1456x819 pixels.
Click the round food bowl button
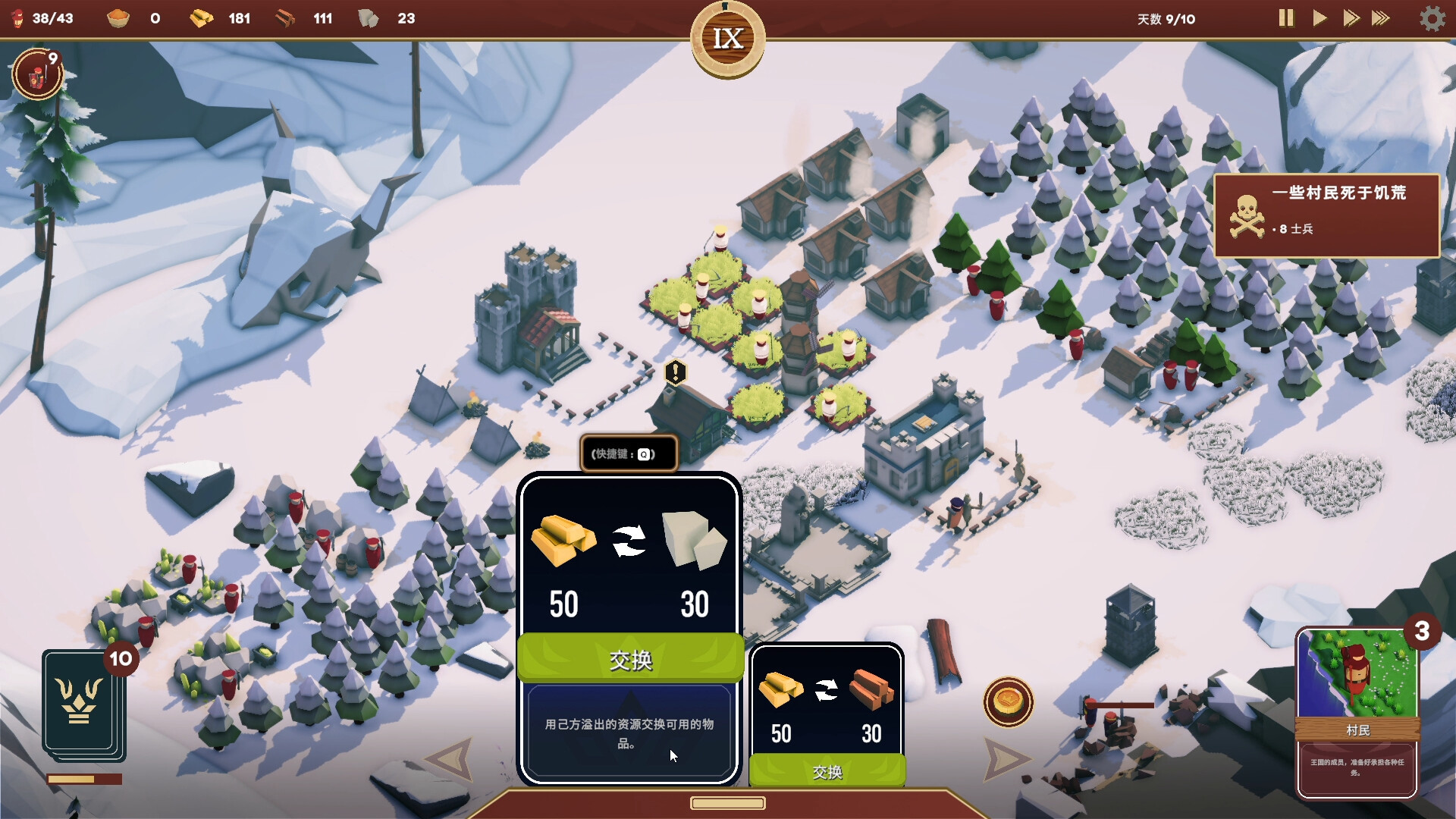point(1008,701)
